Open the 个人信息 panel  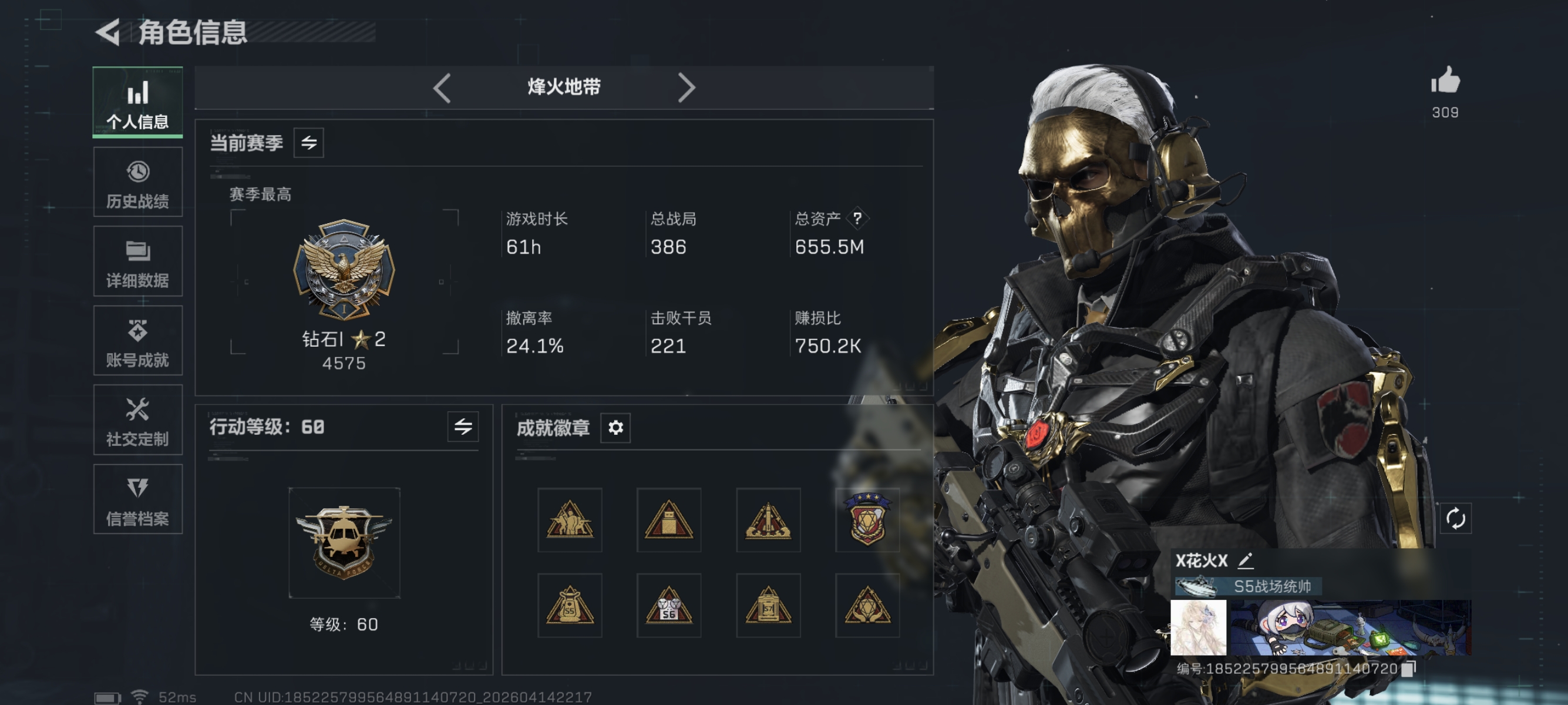click(x=137, y=102)
